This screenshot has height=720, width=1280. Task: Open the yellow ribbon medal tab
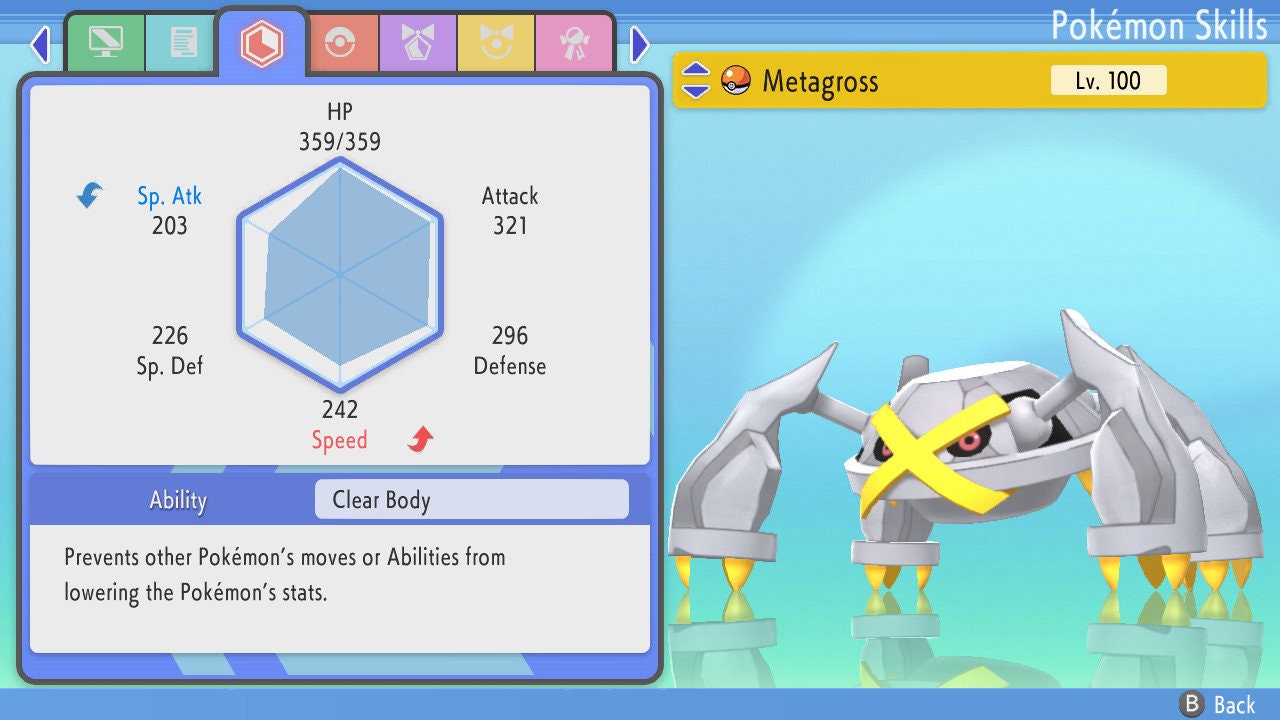[495, 43]
